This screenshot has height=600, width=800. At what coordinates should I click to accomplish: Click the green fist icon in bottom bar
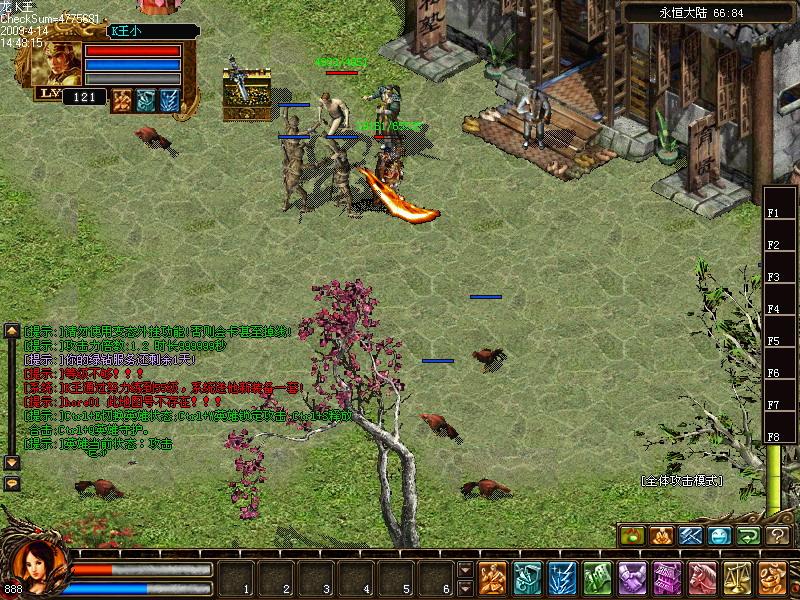coord(597,578)
